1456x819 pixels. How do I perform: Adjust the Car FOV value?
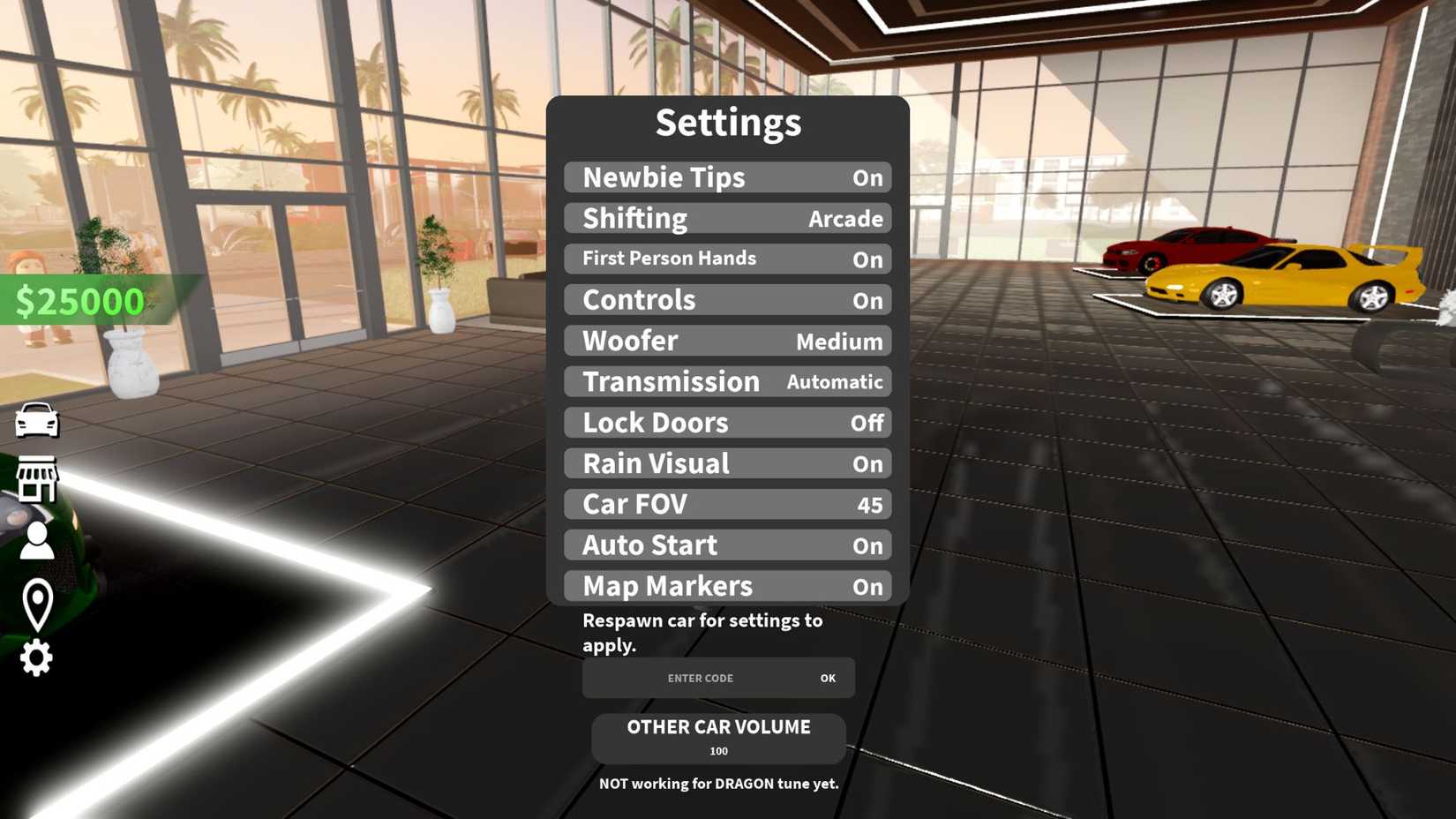tap(727, 504)
